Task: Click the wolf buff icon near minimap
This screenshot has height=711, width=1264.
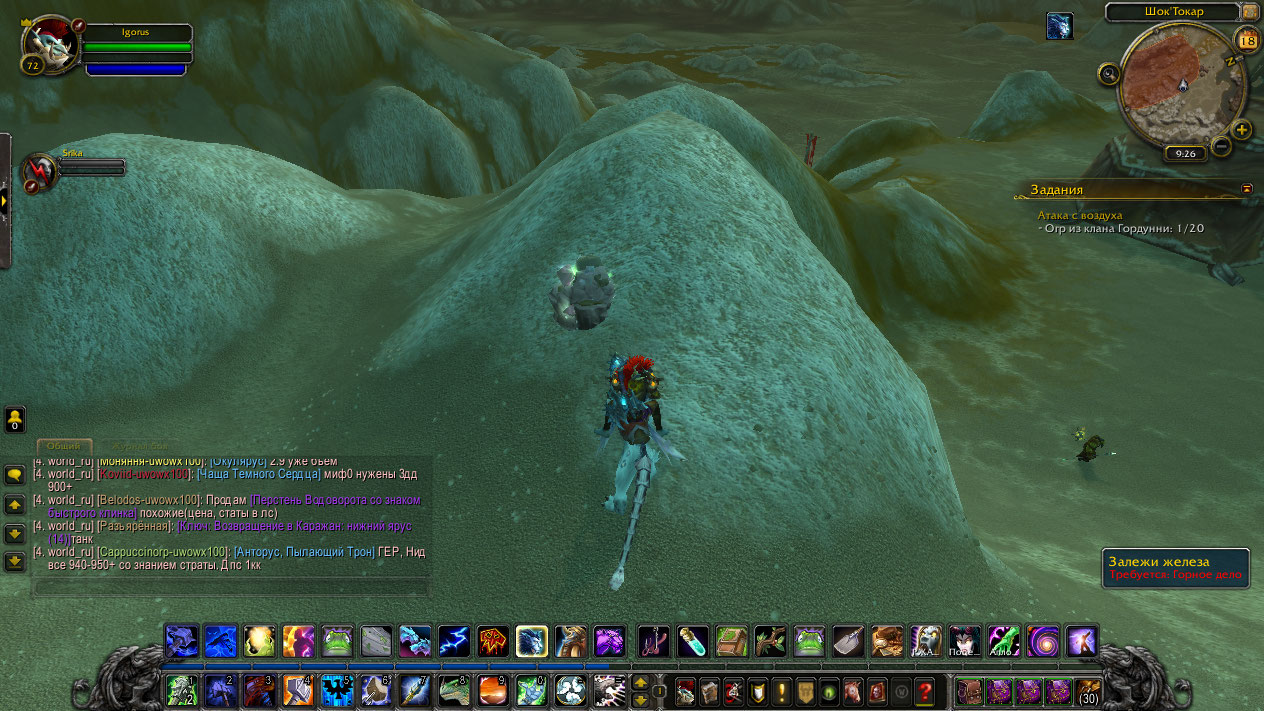Action: tap(1059, 26)
